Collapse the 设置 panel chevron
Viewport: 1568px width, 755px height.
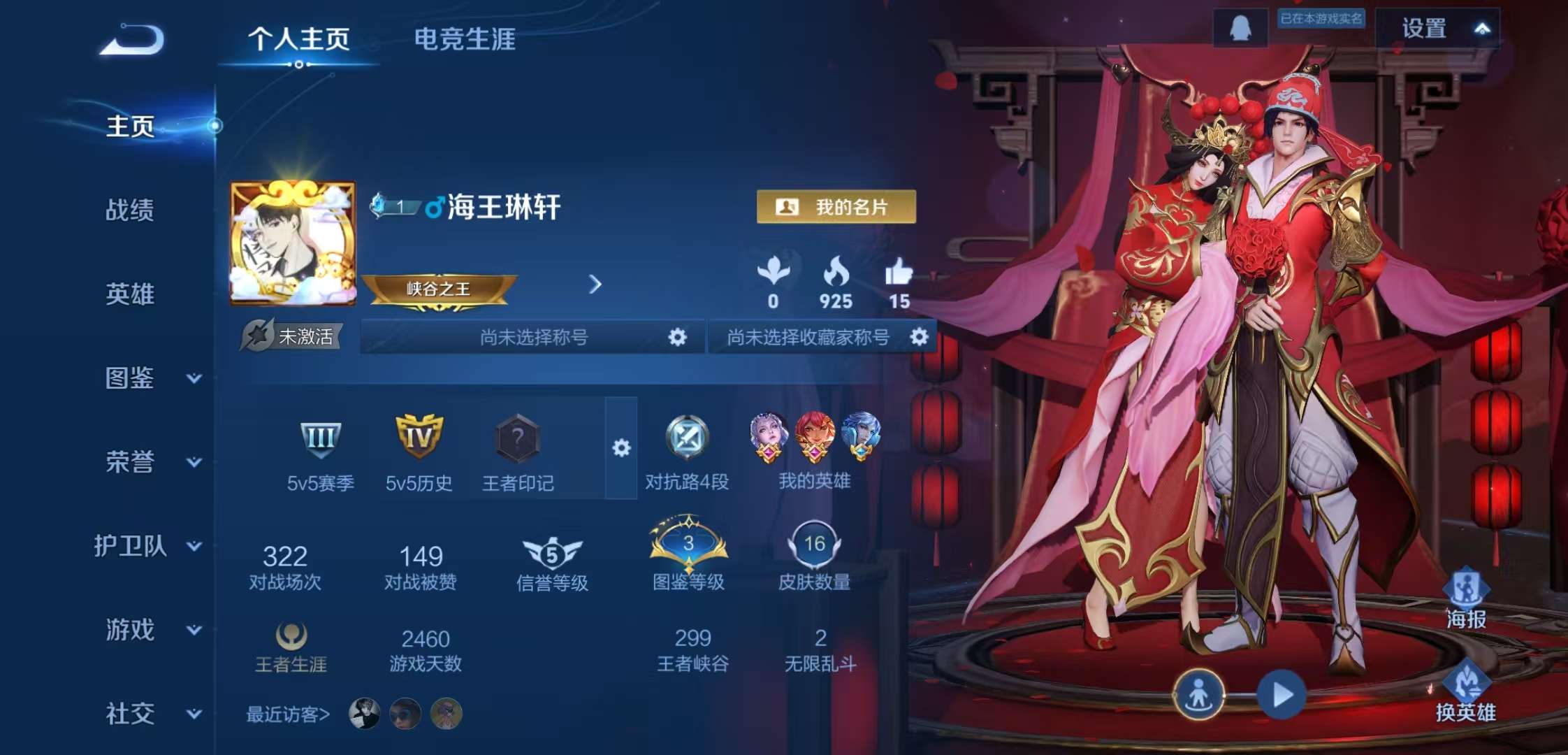tap(1484, 29)
